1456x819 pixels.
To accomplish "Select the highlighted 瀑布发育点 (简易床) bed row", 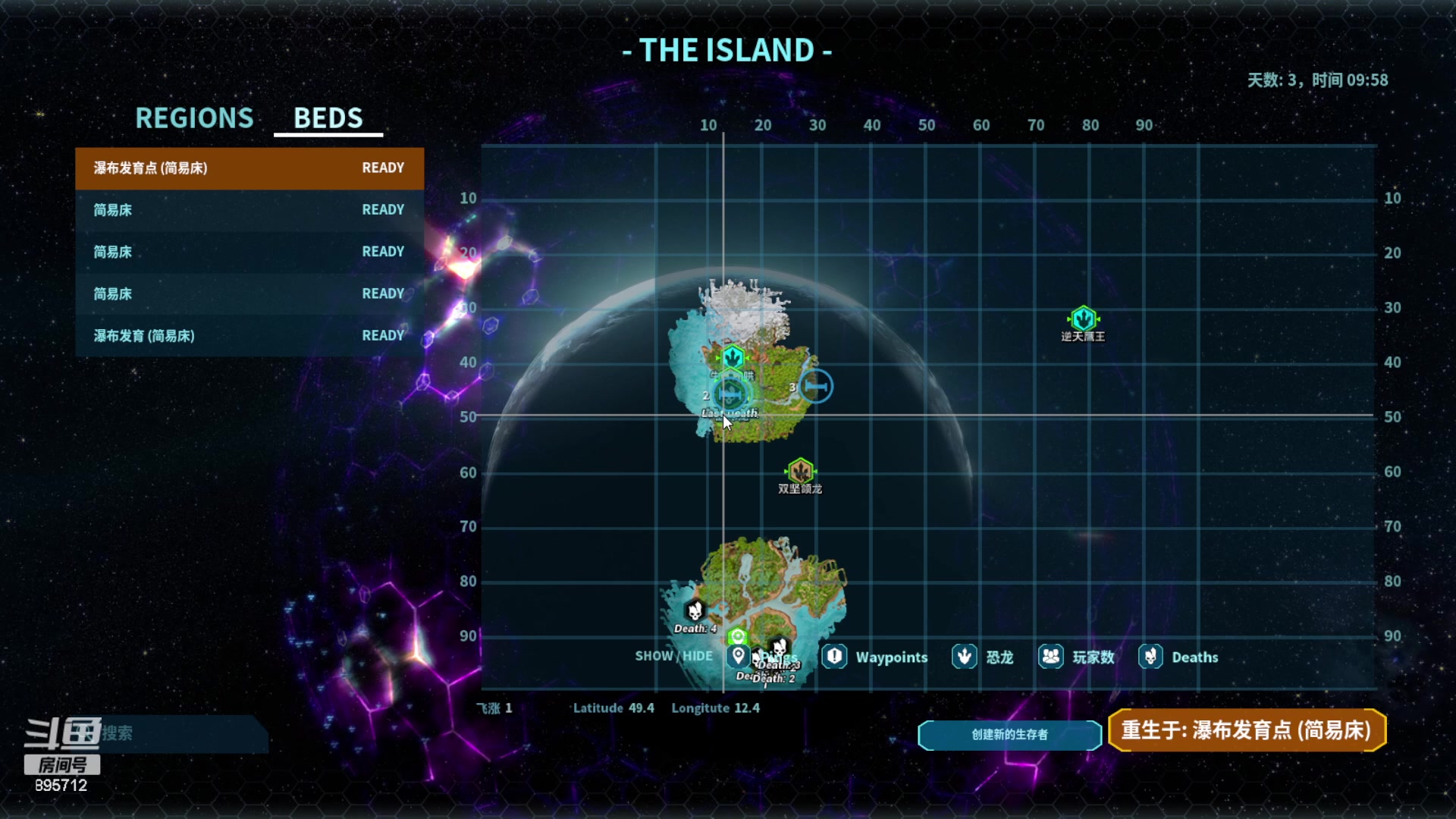I will [249, 168].
